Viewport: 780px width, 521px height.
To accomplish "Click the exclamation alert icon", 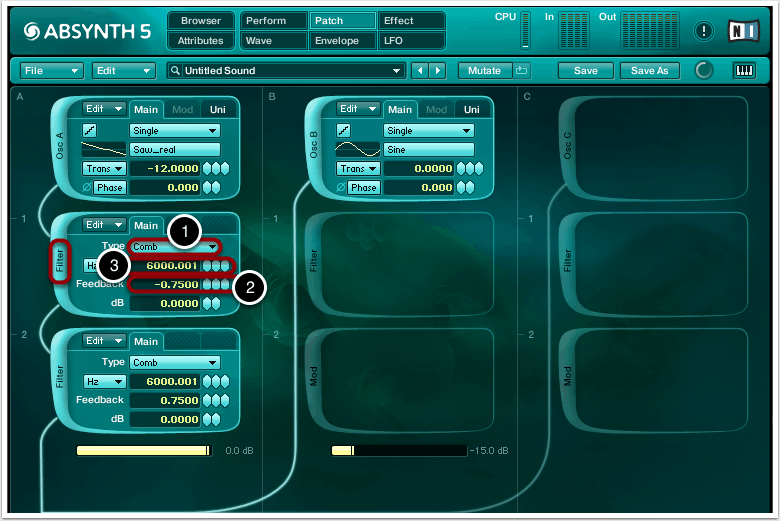I will click(704, 31).
